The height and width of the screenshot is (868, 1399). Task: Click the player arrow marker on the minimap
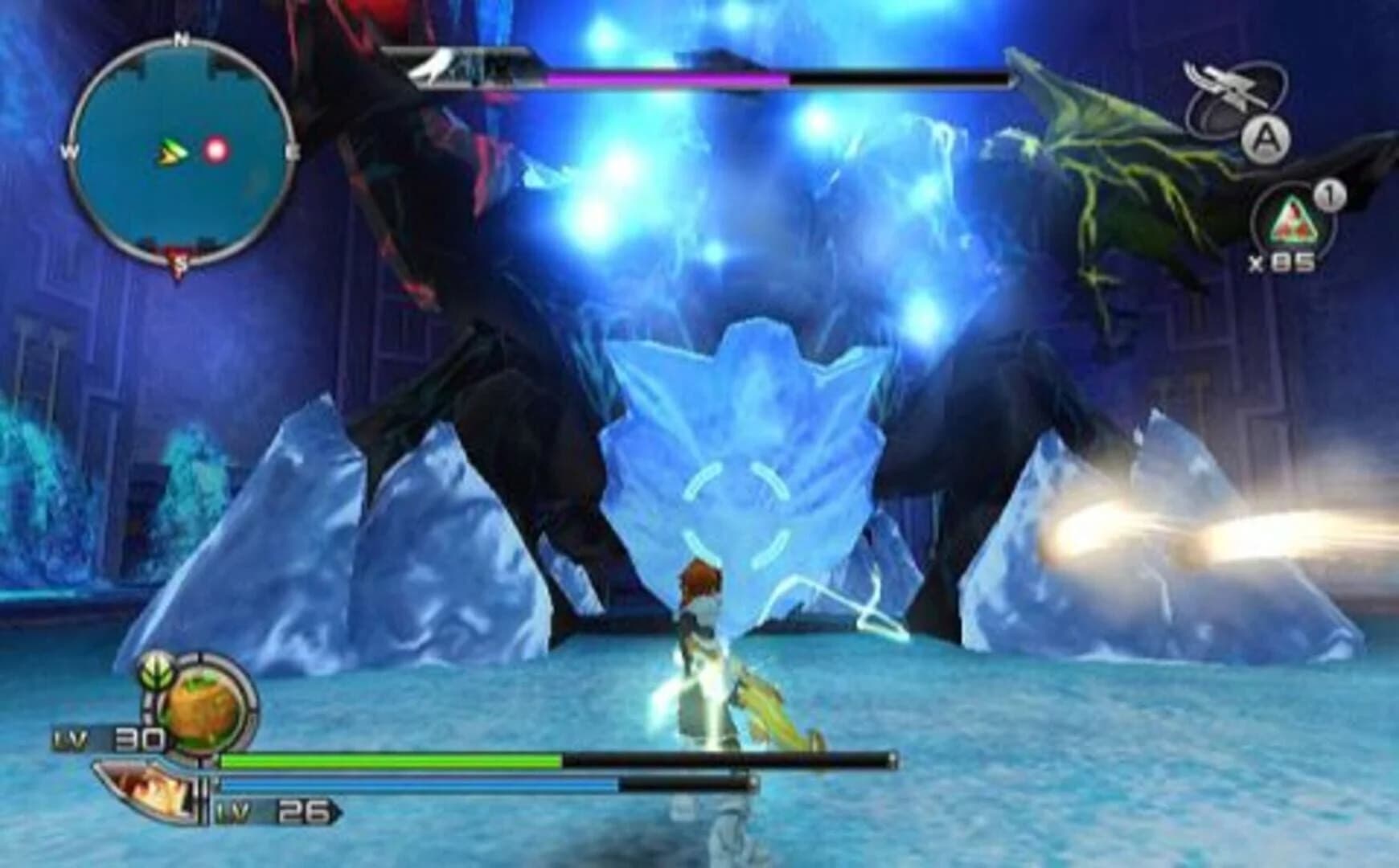pyautogui.click(x=170, y=151)
